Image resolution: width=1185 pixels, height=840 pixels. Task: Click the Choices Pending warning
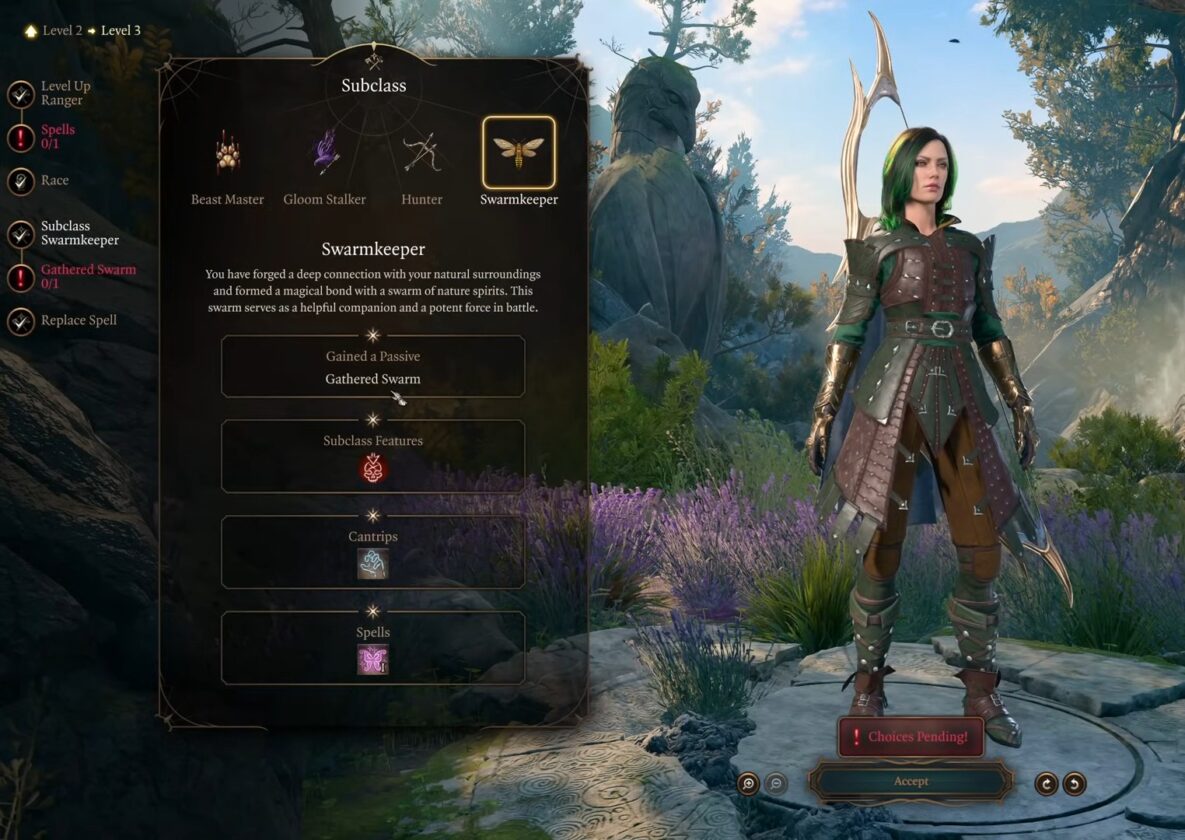pyautogui.click(x=910, y=737)
